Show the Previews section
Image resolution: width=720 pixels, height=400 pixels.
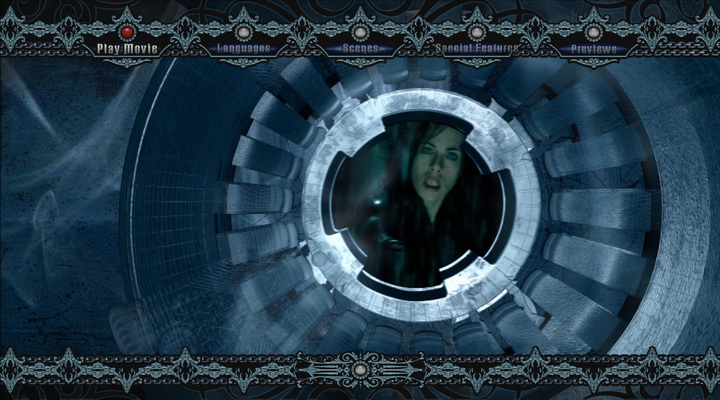pyautogui.click(x=593, y=48)
